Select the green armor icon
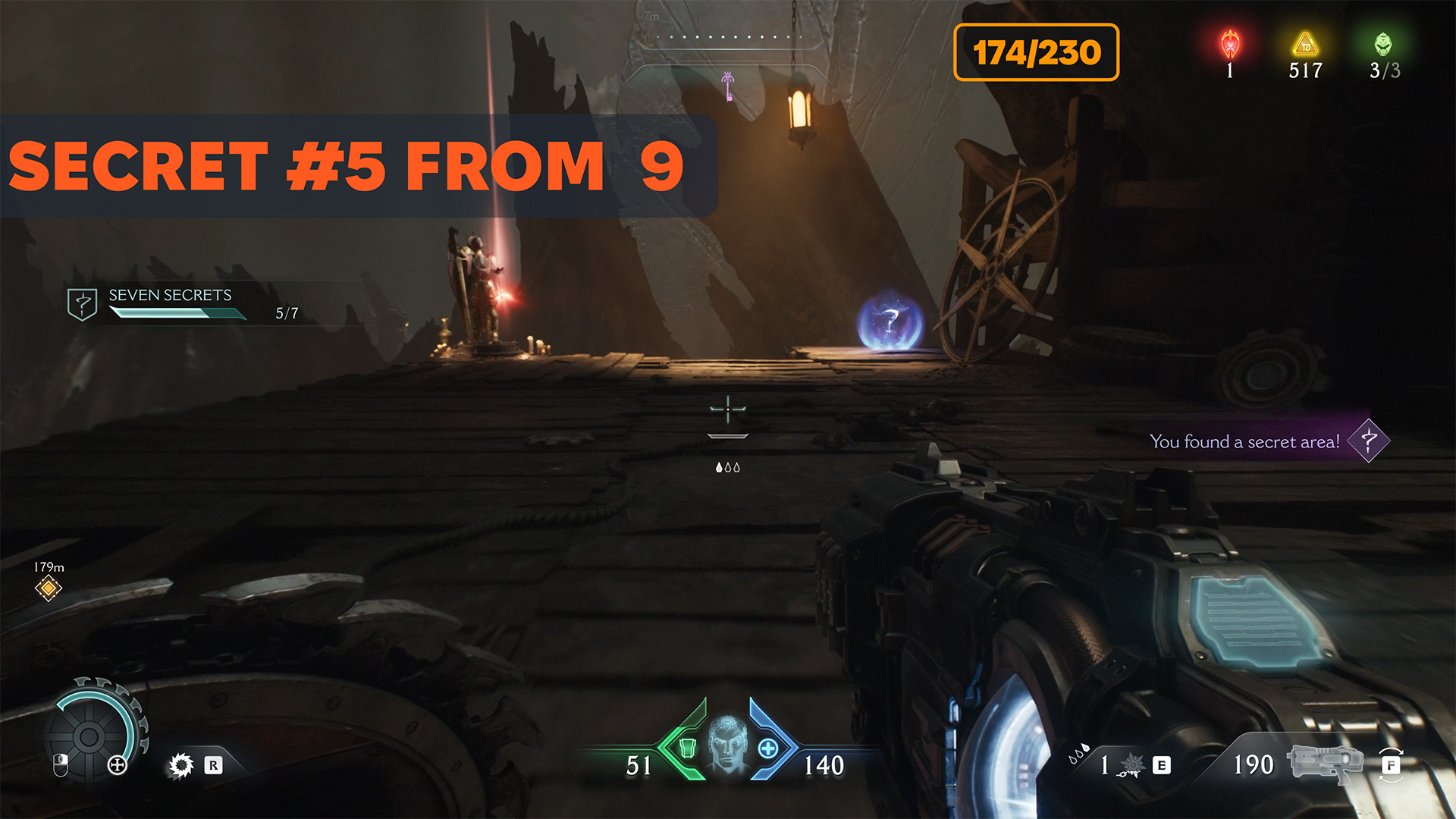This screenshot has width=1456, height=819. click(x=688, y=748)
